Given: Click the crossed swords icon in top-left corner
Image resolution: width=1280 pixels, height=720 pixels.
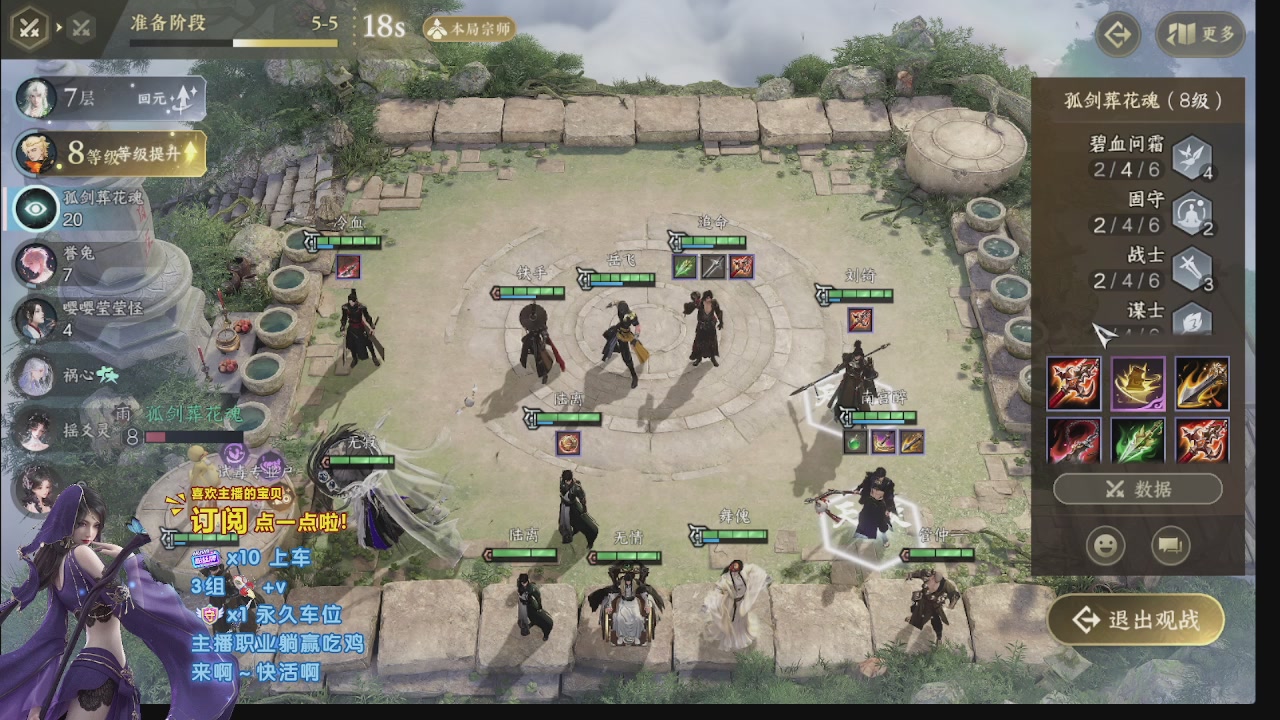Looking at the screenshot, I should [x=30, y=28].
